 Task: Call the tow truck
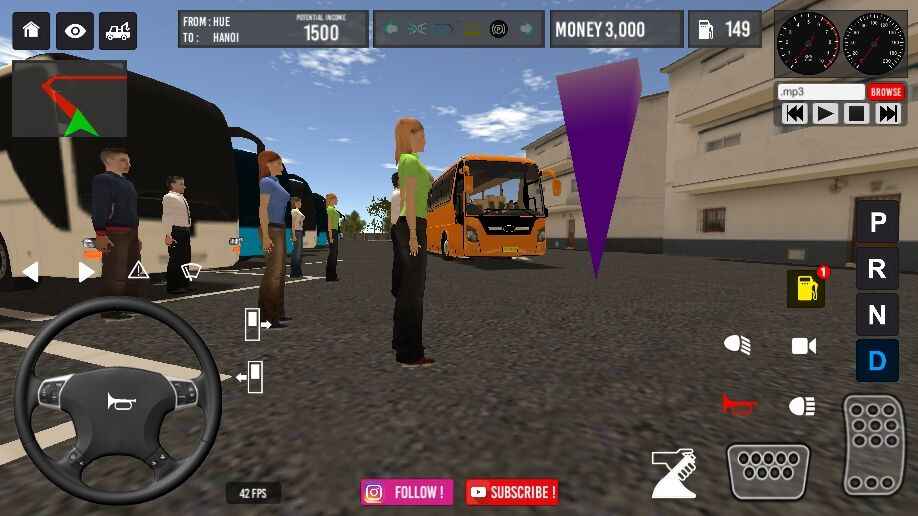[118, 30]
